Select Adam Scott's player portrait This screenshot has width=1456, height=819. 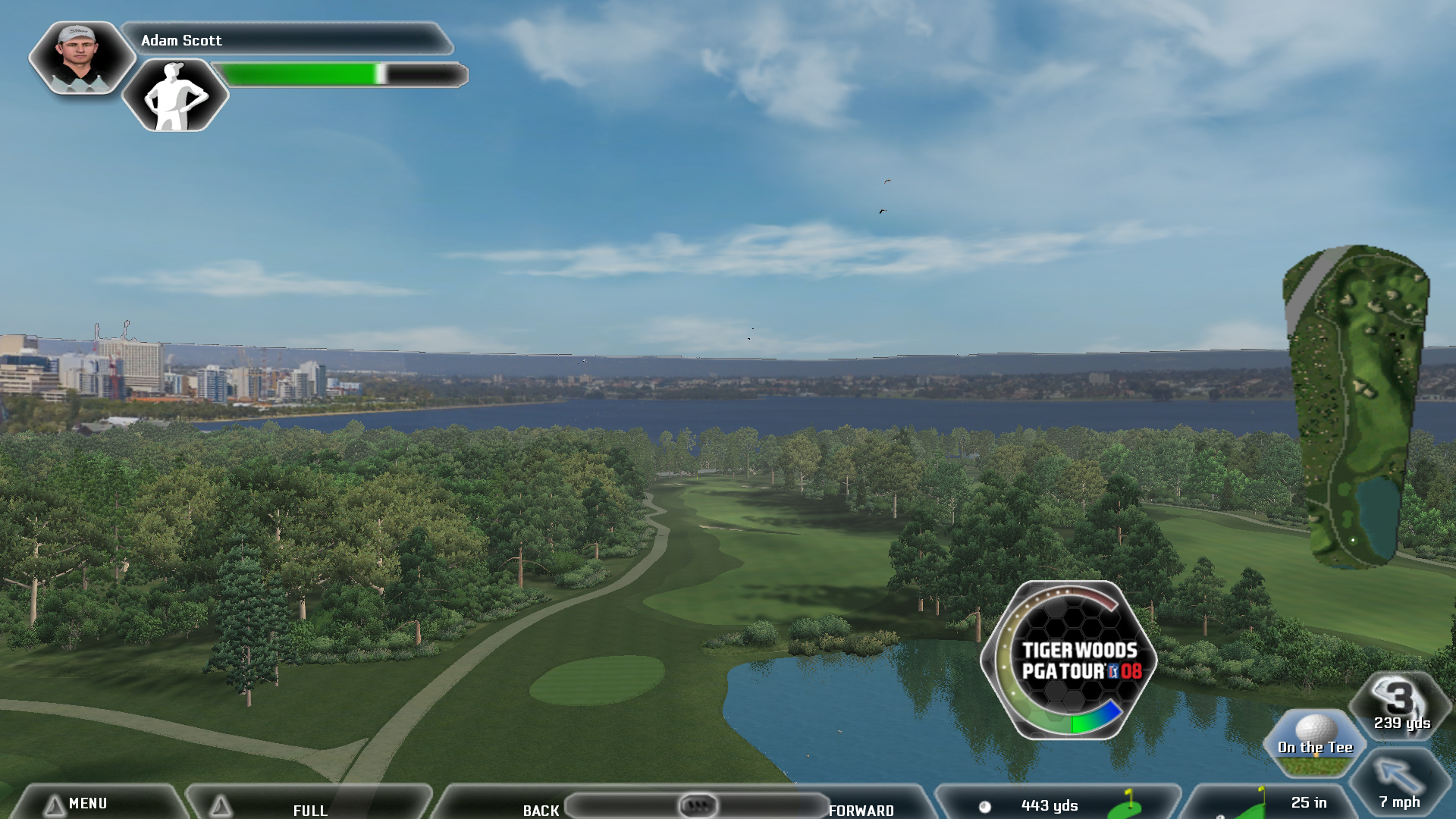81,58
